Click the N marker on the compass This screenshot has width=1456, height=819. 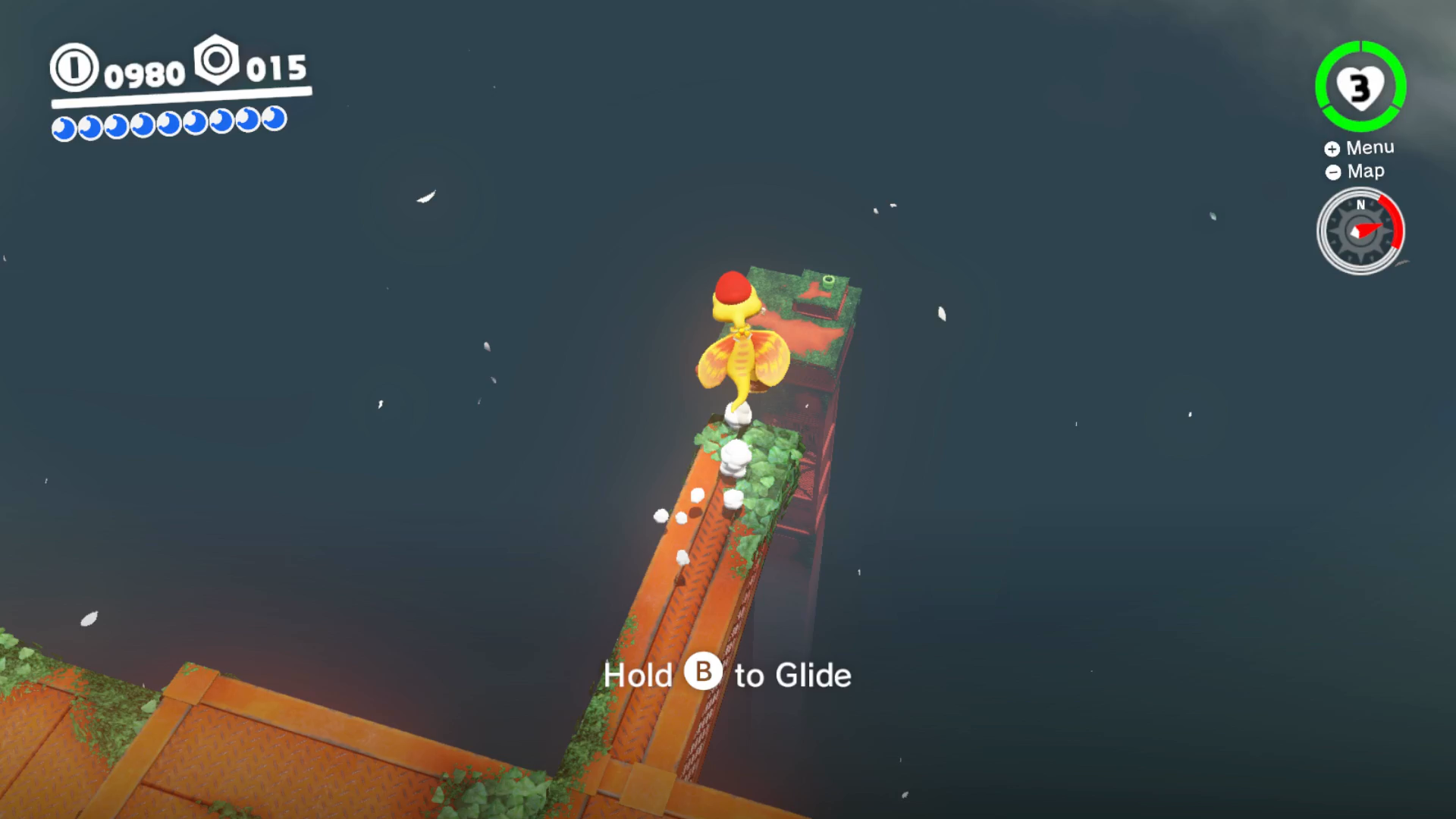[x=1360, y=205]
